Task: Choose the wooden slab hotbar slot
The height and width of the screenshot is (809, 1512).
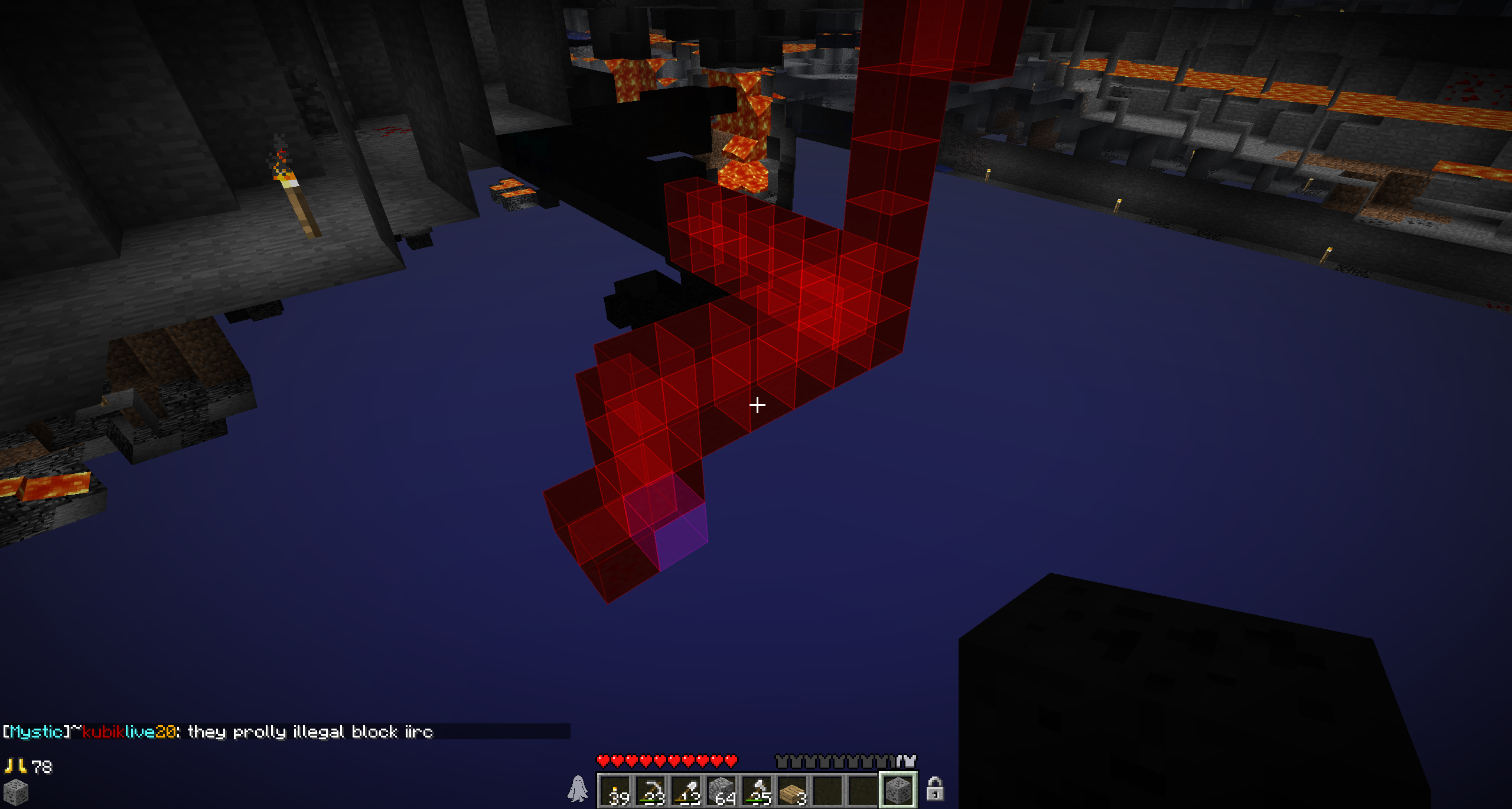Action: pos(793,790)
